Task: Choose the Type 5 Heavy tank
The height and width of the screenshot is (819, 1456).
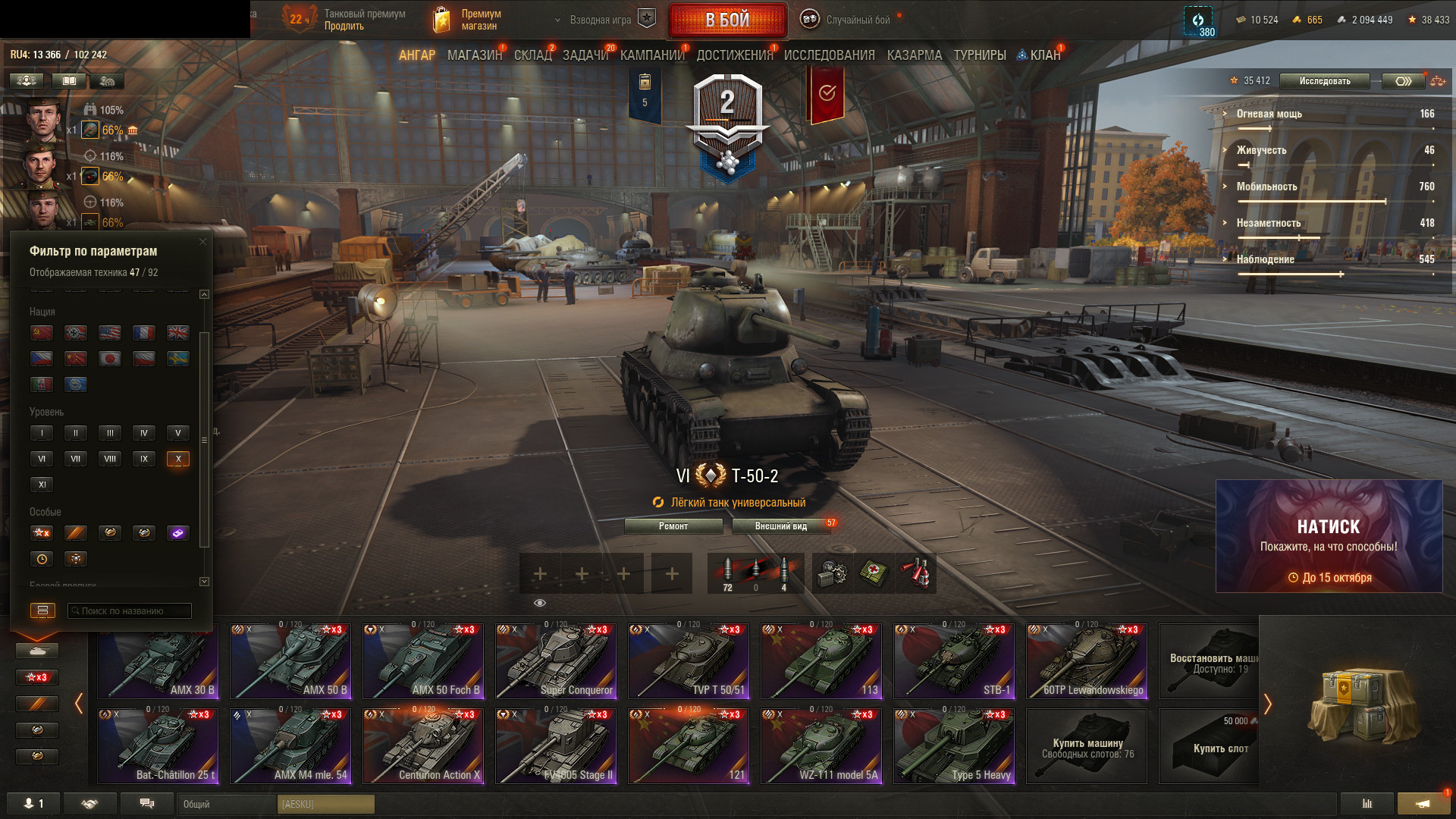Action: (x=954, y=746)
